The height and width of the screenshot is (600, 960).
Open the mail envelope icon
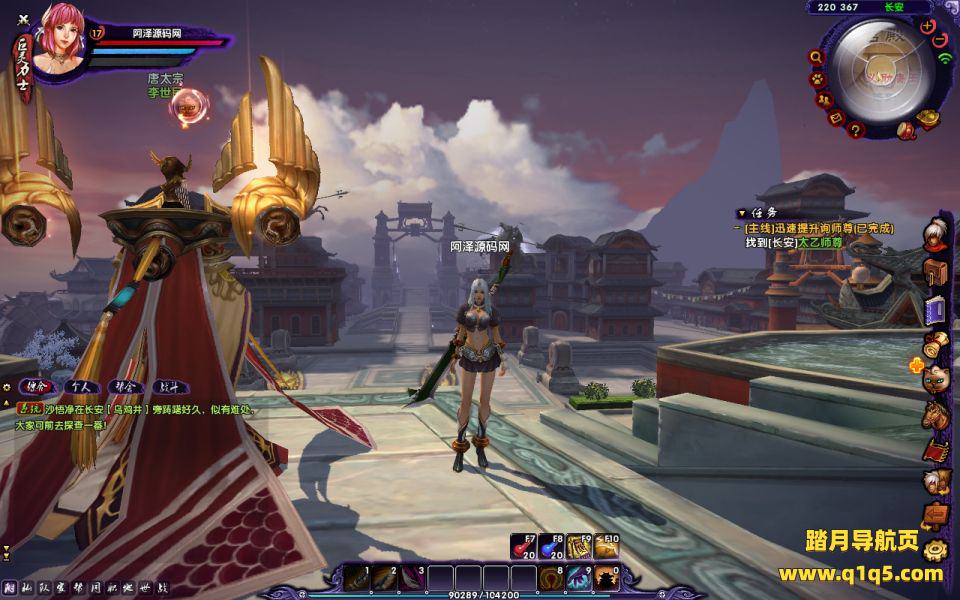pyautogui.click(x=838, y=115)
